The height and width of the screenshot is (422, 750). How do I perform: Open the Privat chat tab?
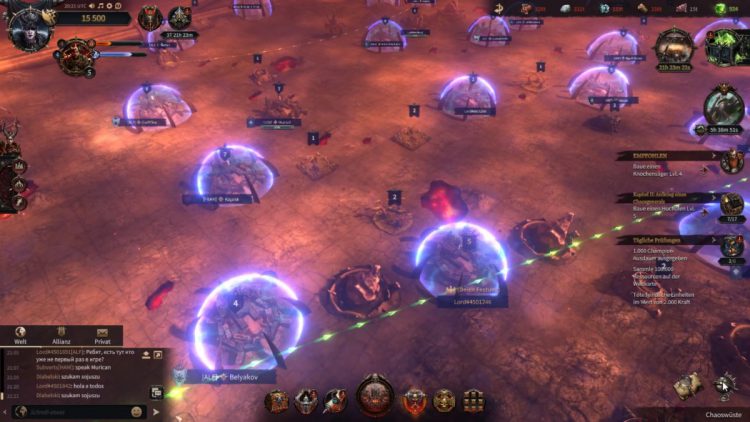(x=101, y=337)
